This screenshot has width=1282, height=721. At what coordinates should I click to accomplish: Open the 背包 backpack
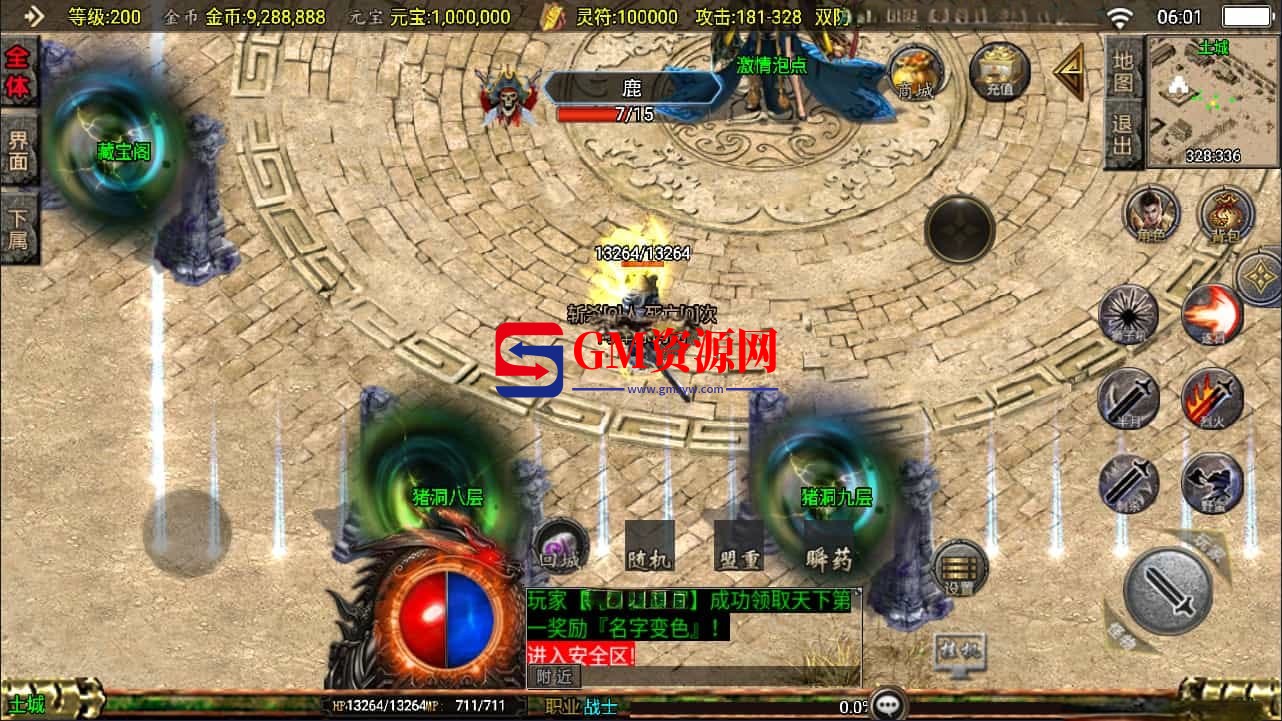(x=1226, y=215)
